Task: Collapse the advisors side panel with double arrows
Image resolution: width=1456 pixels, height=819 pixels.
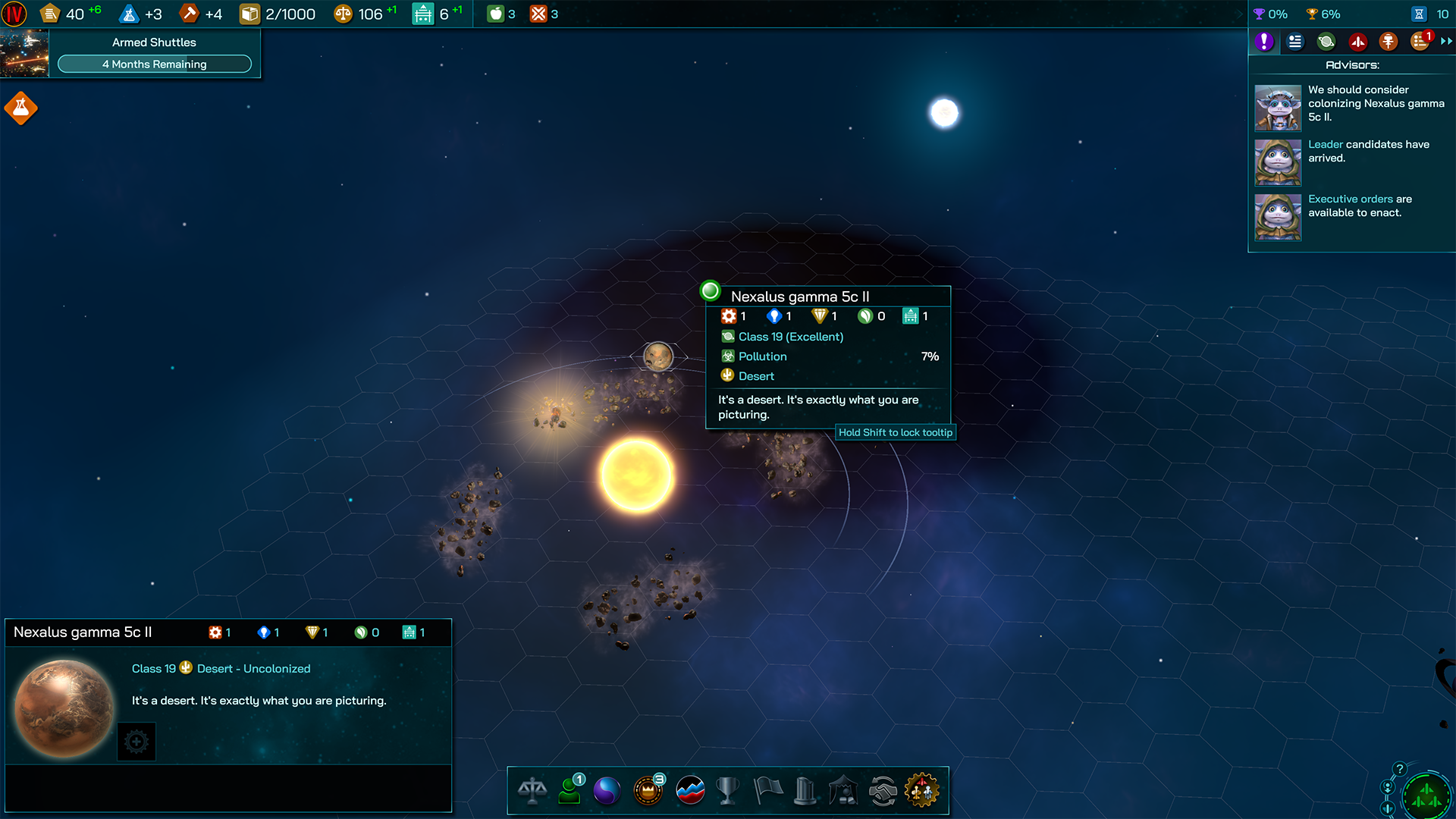Action: coord(1446,42)
